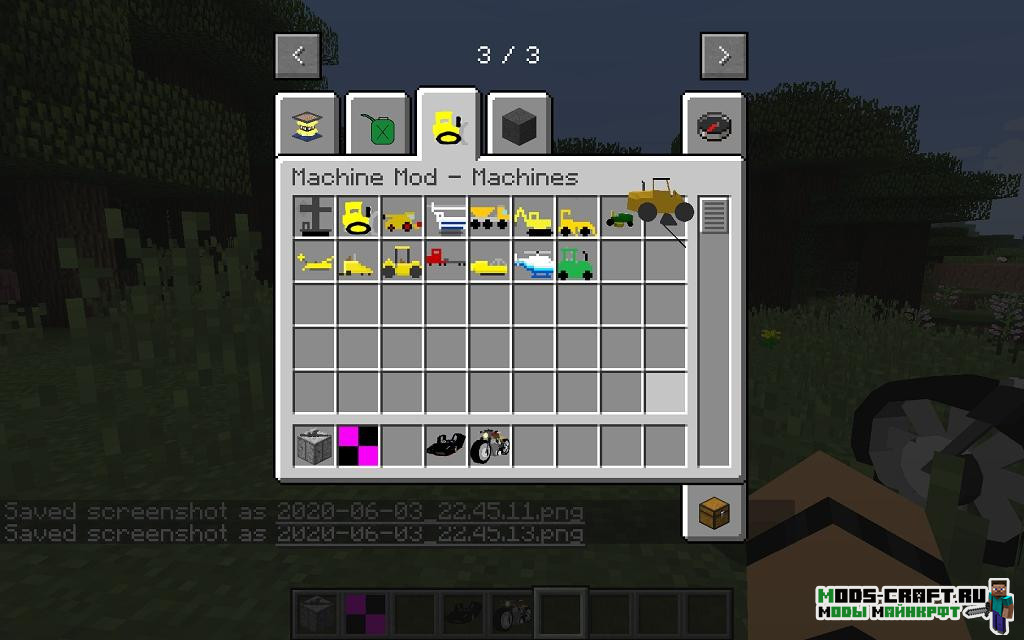Go to the next creative tab page

click(723, 56)
